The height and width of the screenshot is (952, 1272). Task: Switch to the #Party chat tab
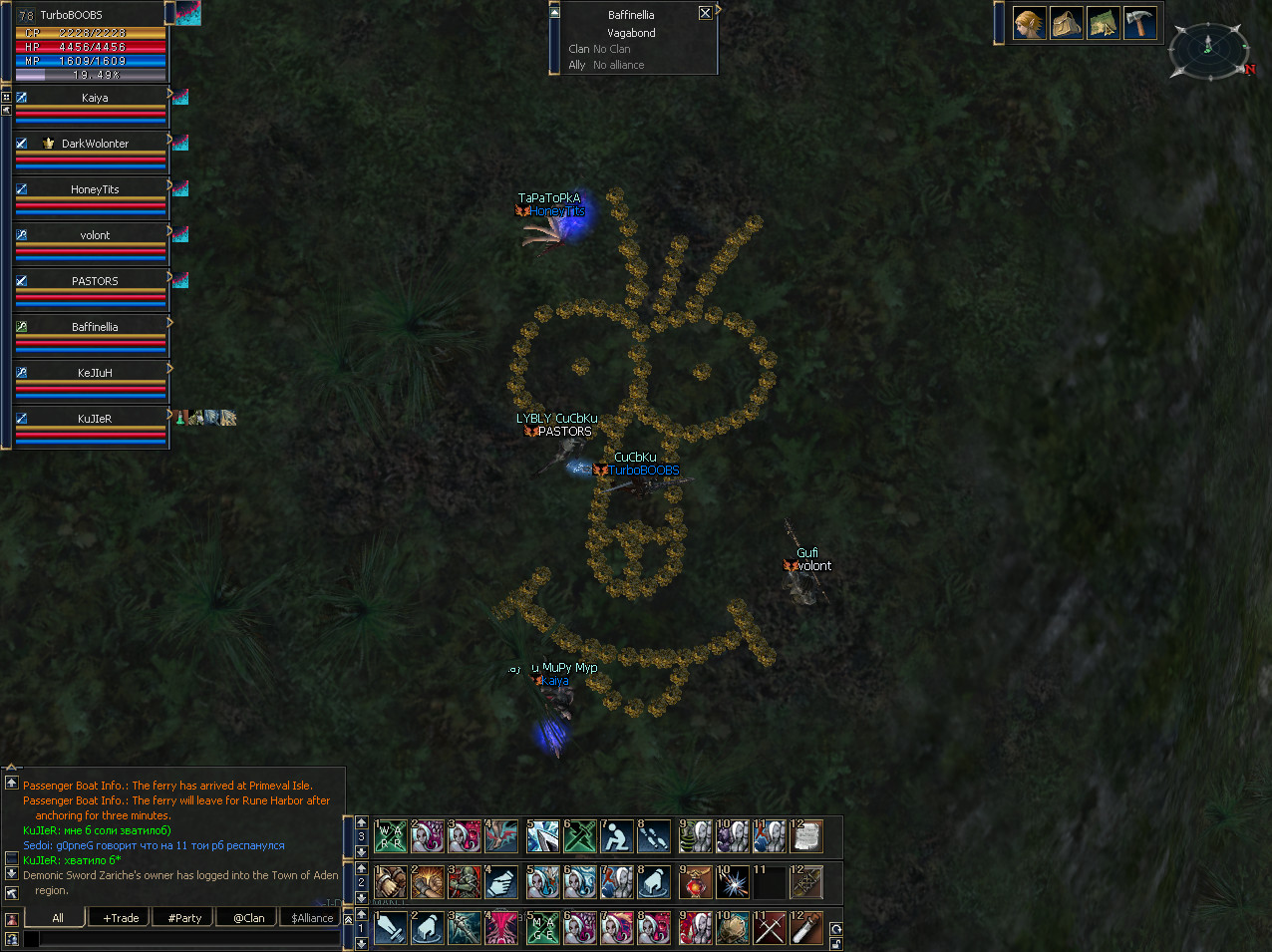tap(184, 918)
